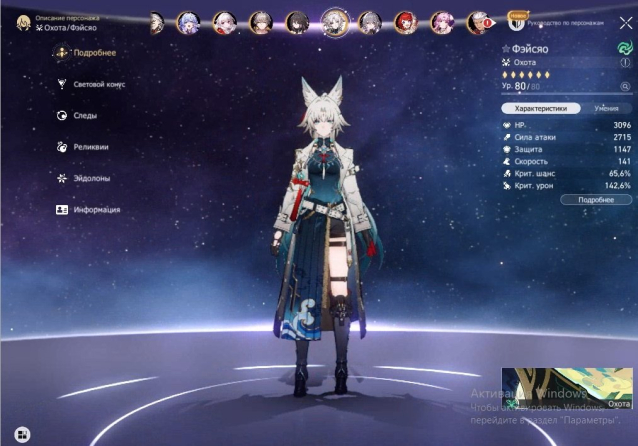The height and width of the screenshot is (446, 638).
Task: Open the Световой конус menu
Action: click(x=97, y=85)
